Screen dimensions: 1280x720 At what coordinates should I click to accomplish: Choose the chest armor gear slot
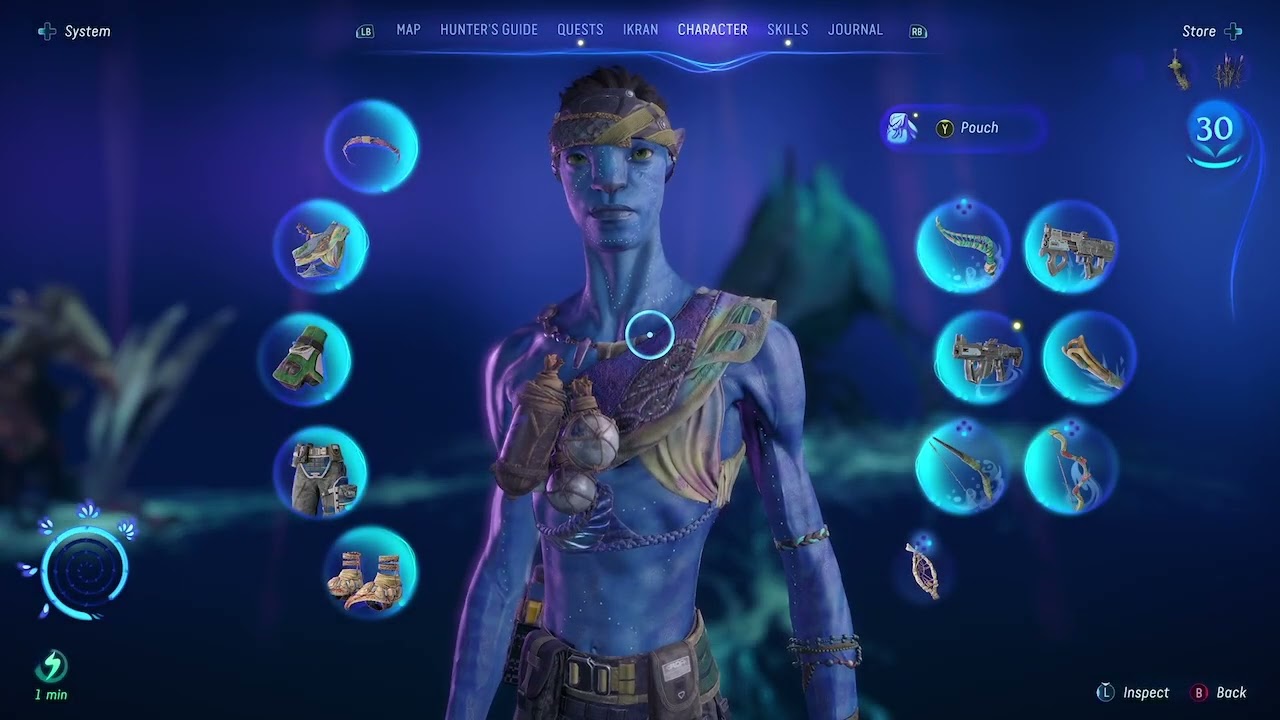(x=321, y=246)
